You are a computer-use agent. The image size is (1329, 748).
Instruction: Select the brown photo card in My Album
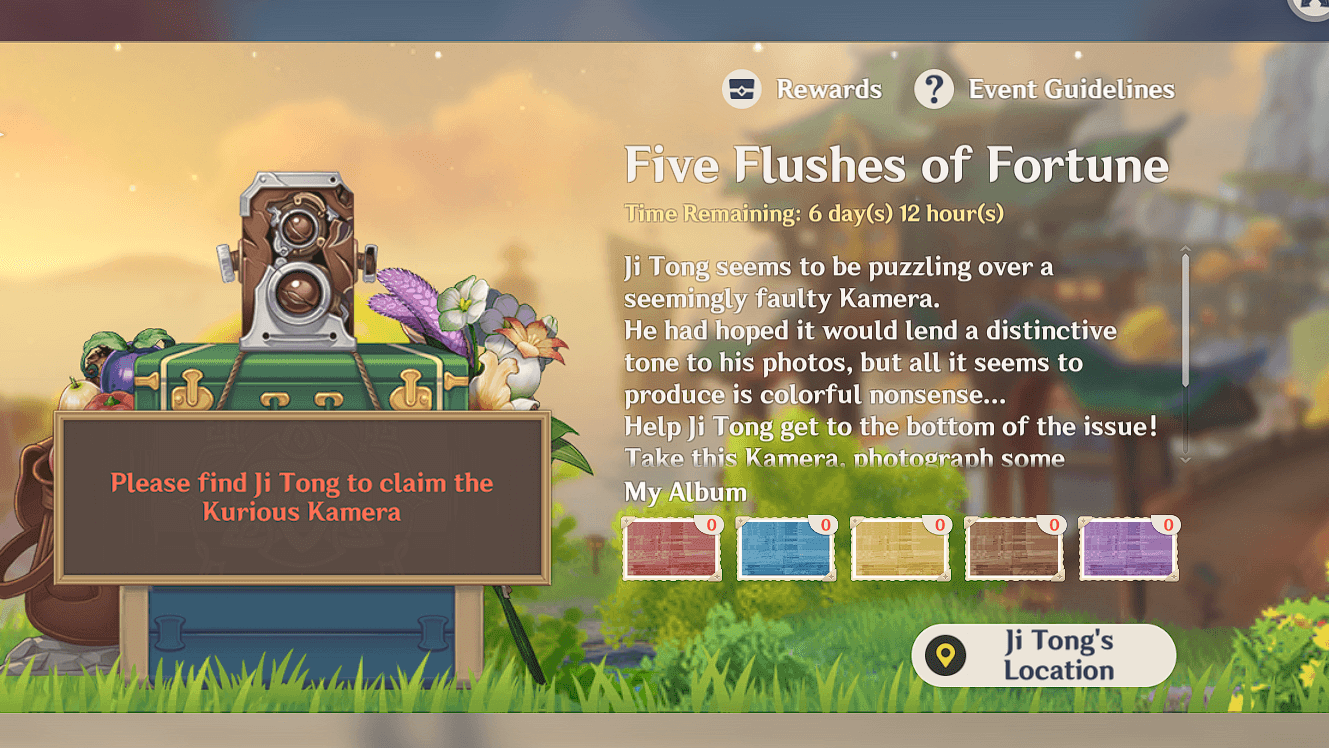tap(1014, 550)
